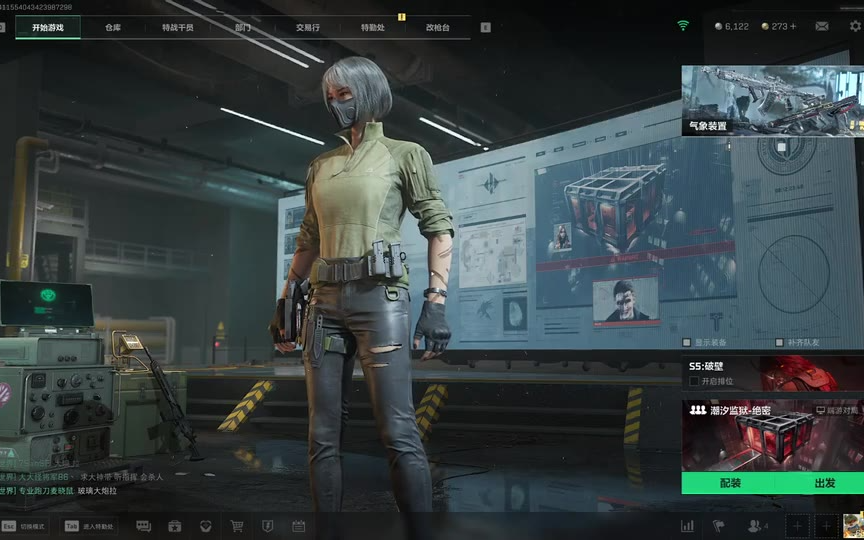Go to the 部门 tab
The image size is (864, 540).
tap(243, 28)
